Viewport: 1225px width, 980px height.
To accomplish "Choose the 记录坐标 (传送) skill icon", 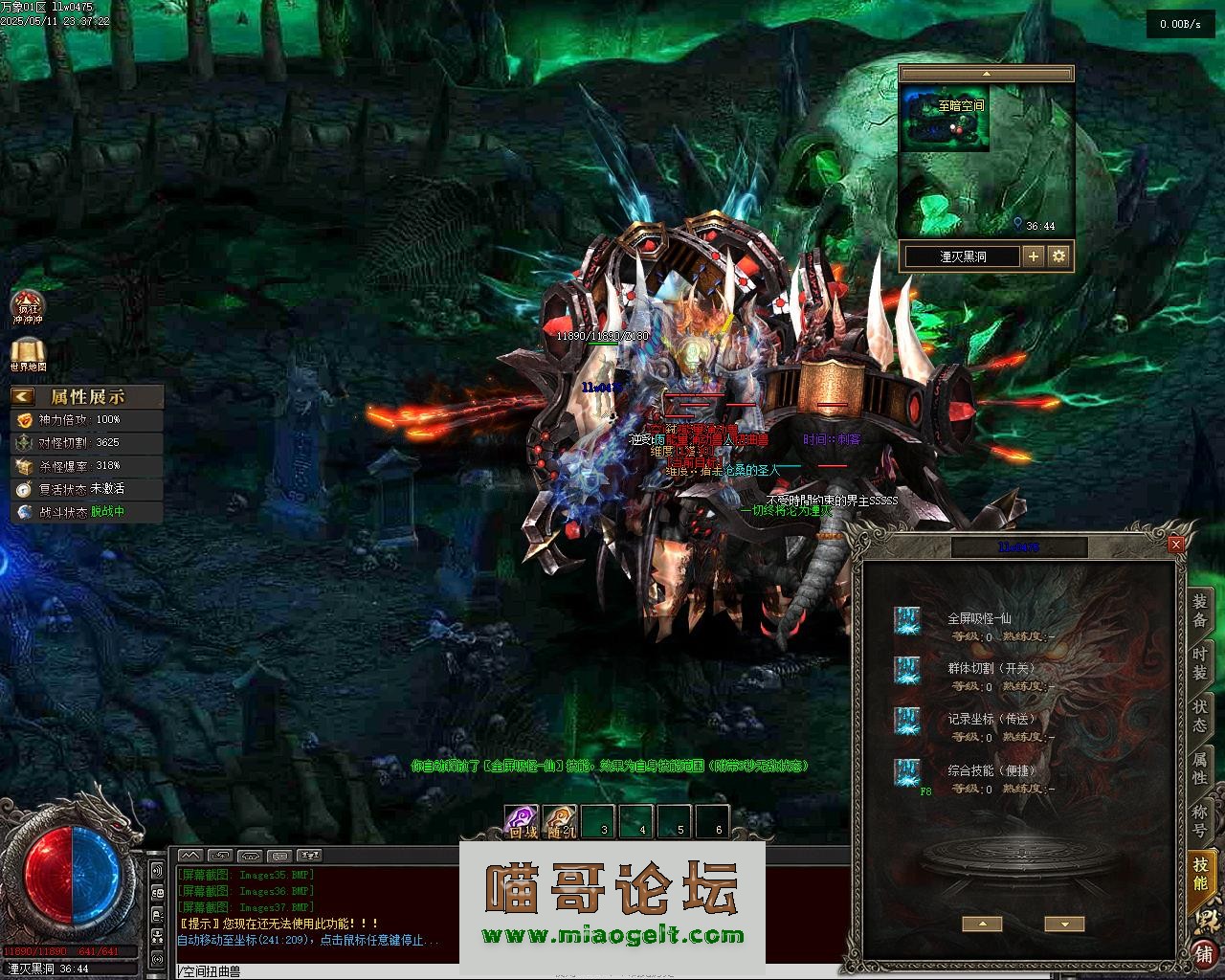I will [x=906, y=721].
